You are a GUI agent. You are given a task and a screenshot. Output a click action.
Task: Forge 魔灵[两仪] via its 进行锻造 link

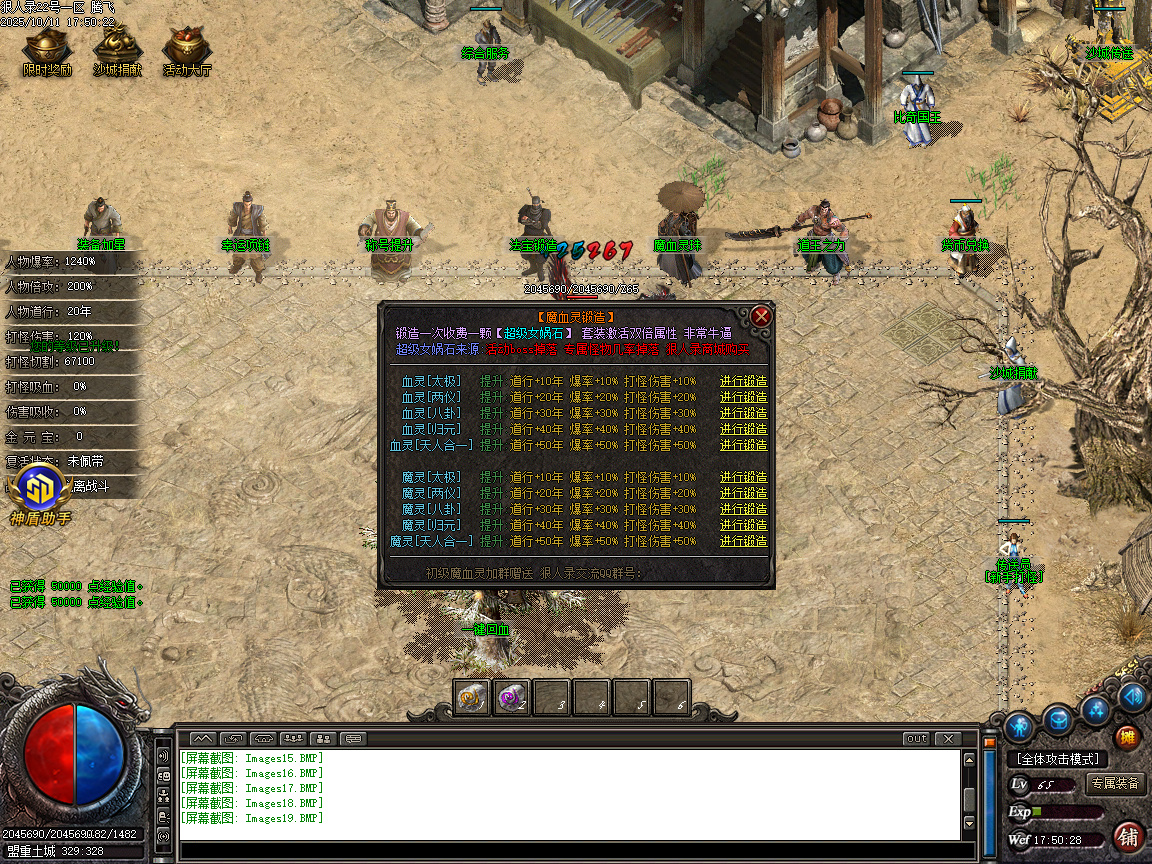pos(743,493)
